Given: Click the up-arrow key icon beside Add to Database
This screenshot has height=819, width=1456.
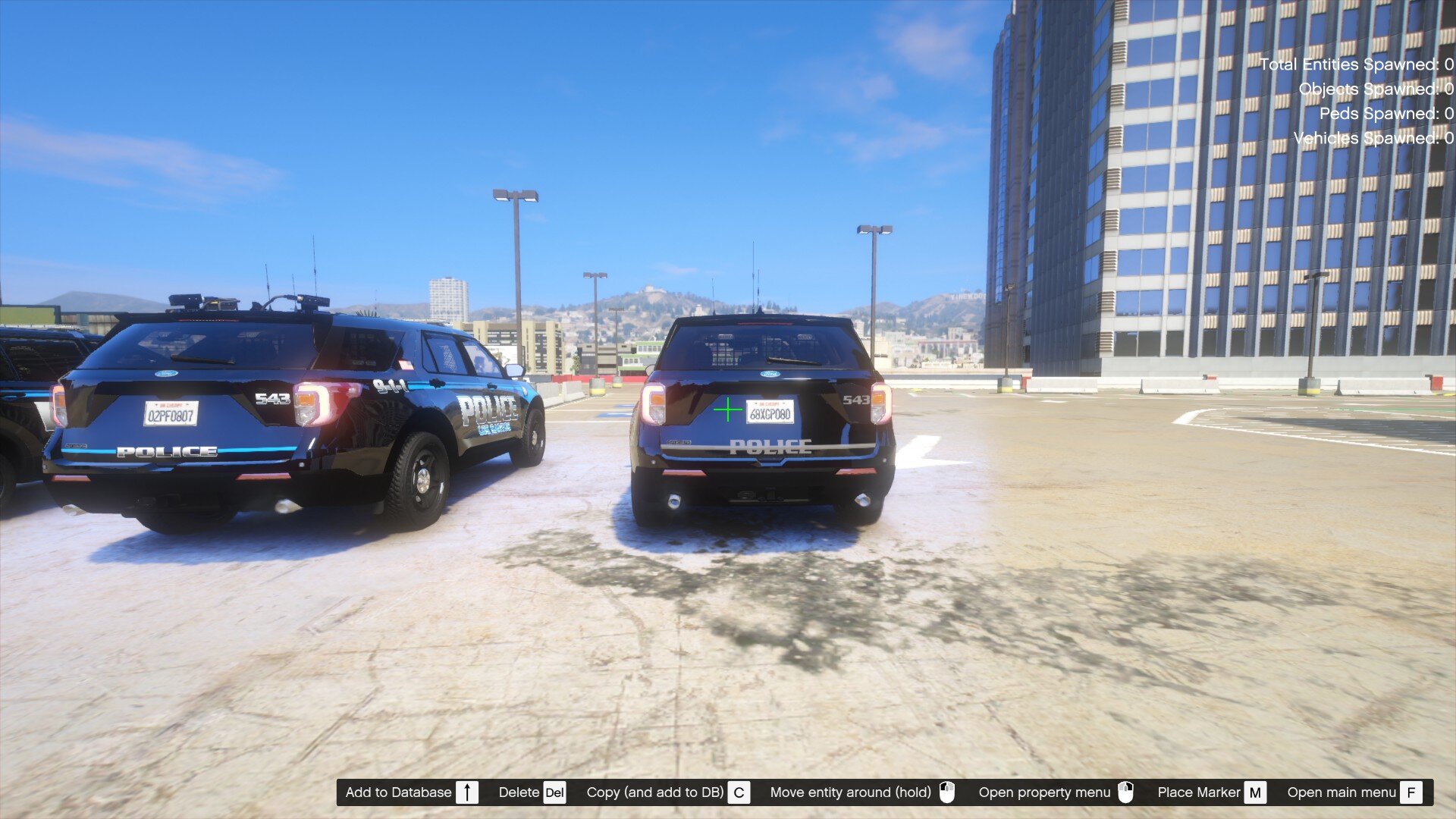Looking at the screenshot, I should (x=468, y=792).
